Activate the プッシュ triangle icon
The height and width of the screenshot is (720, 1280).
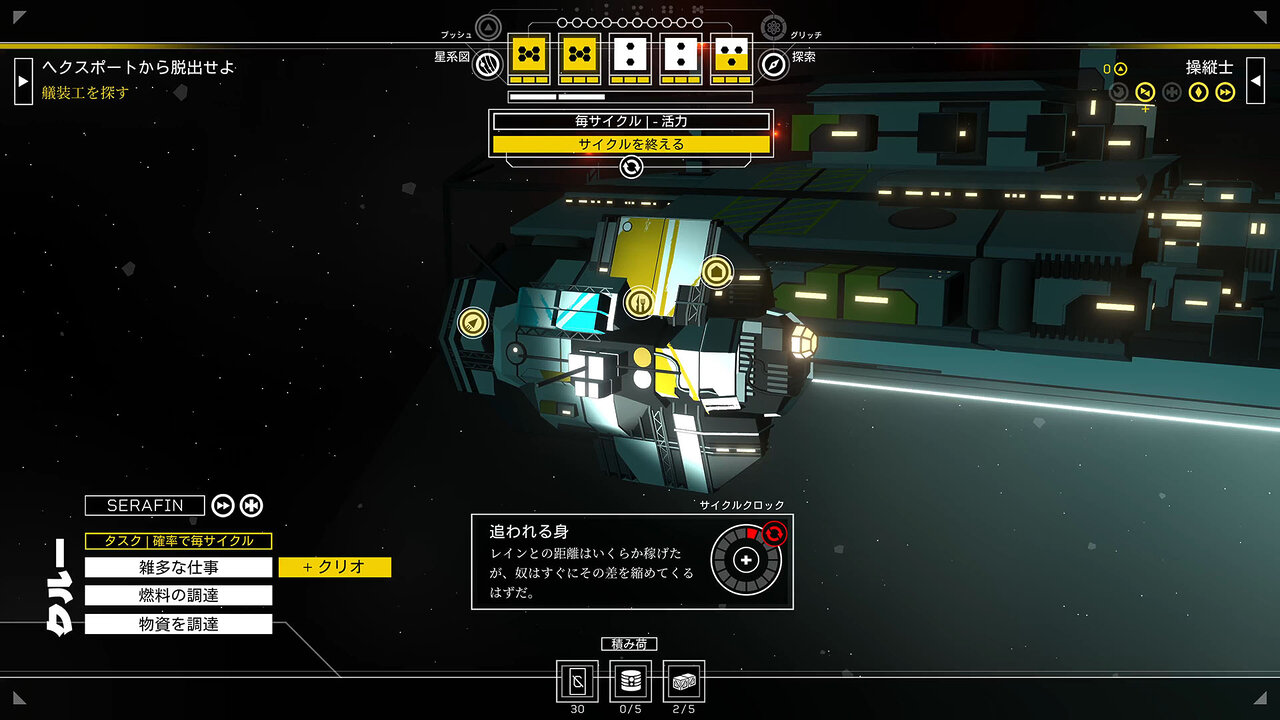coord(488,27)
